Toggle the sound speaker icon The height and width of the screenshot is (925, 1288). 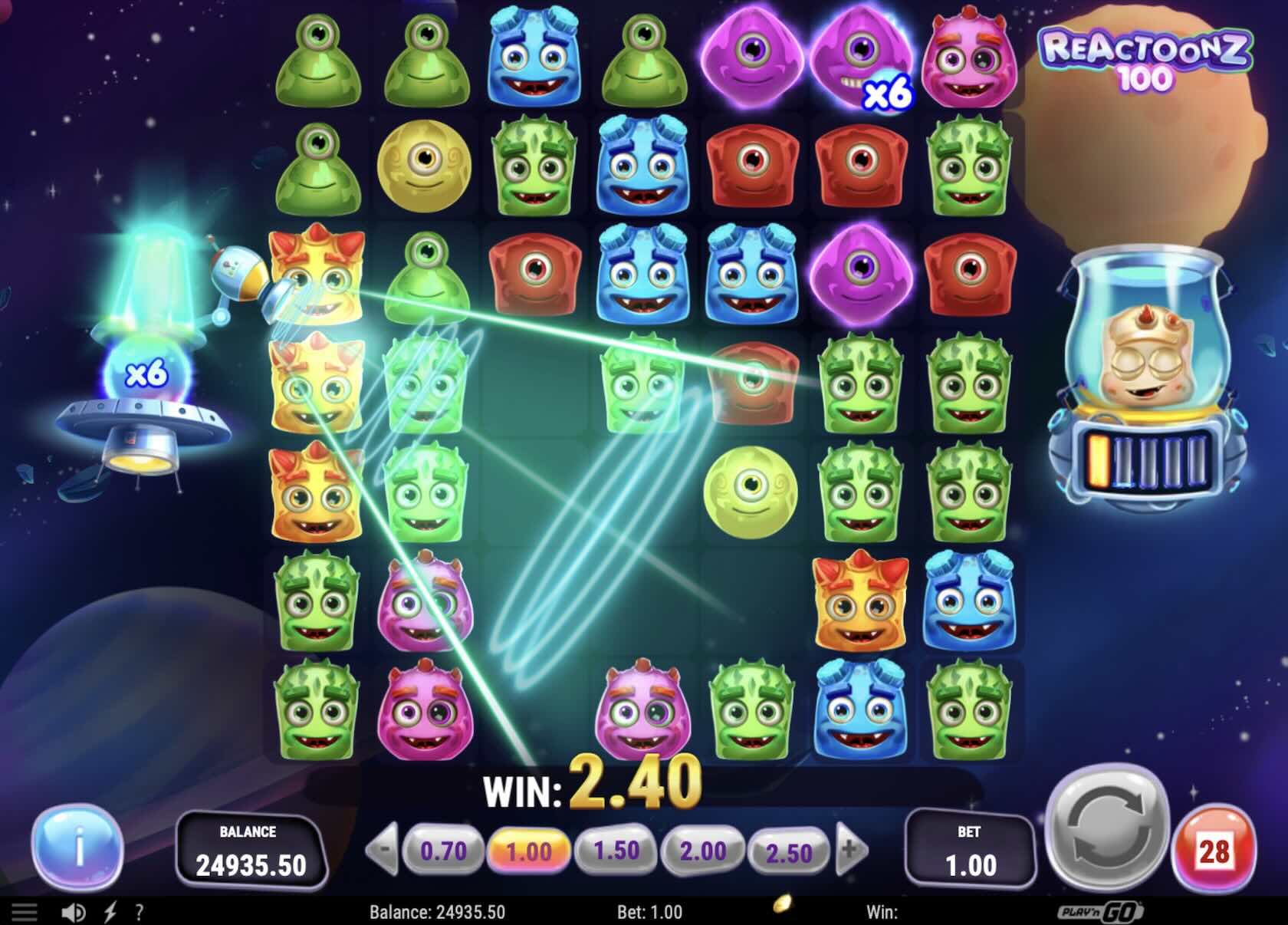(x=74, y=912)
